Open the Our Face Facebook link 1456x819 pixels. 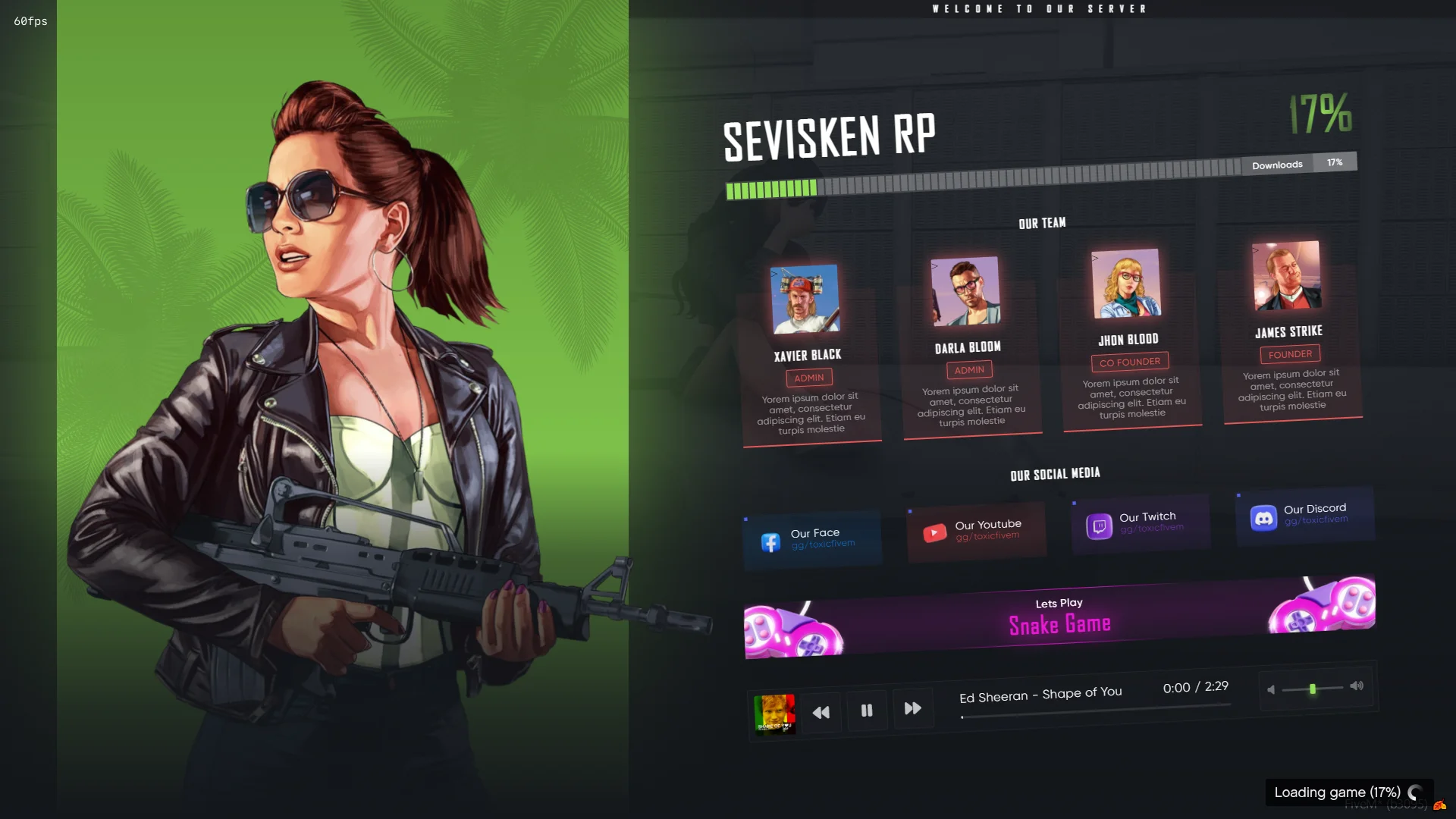point(813,539)
